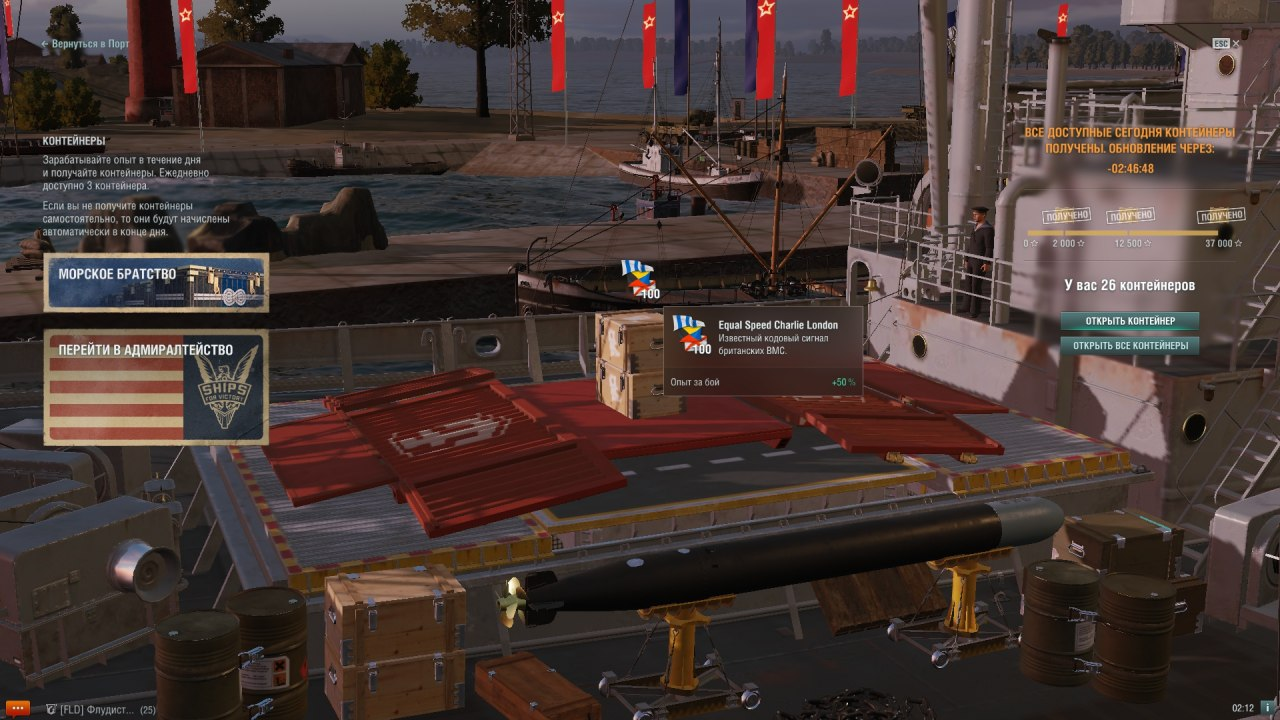Open all containers at once
The image size is (1280, 720).
[1129, 346]
